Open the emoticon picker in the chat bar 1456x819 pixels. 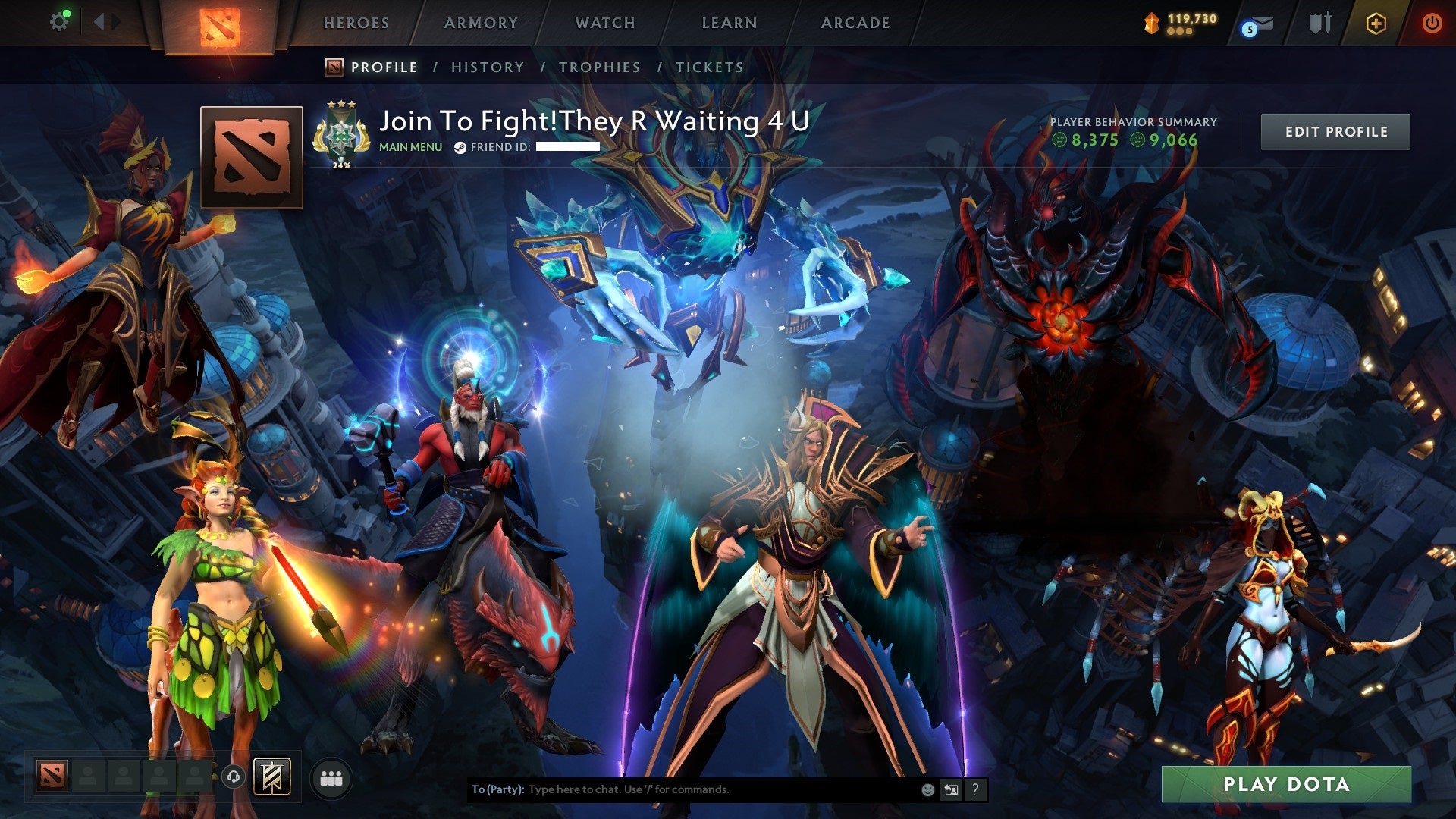(x=927, y=789)
